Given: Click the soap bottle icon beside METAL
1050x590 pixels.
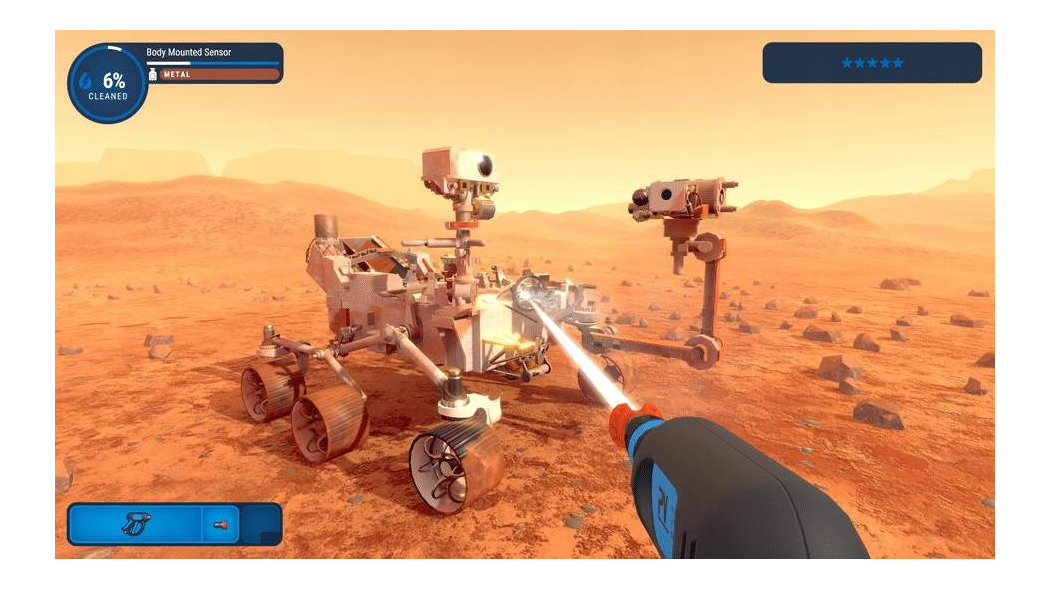Looking at the screenshot, I should (x=153, y=74).
